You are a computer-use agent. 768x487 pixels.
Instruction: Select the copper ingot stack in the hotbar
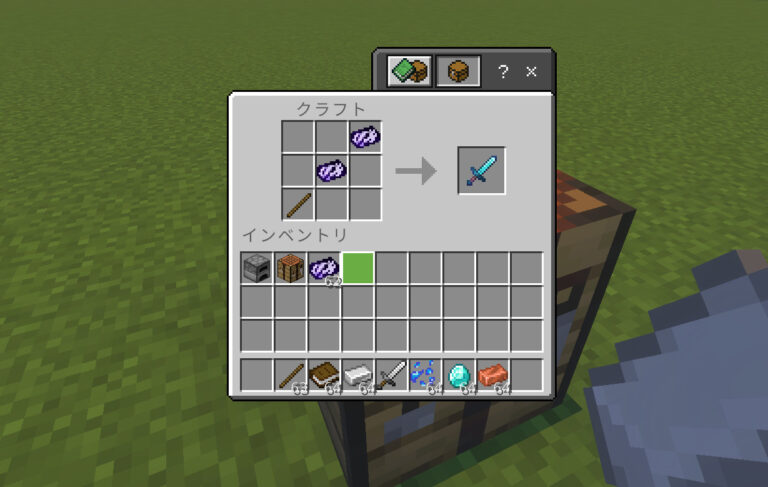coord(494,375)
